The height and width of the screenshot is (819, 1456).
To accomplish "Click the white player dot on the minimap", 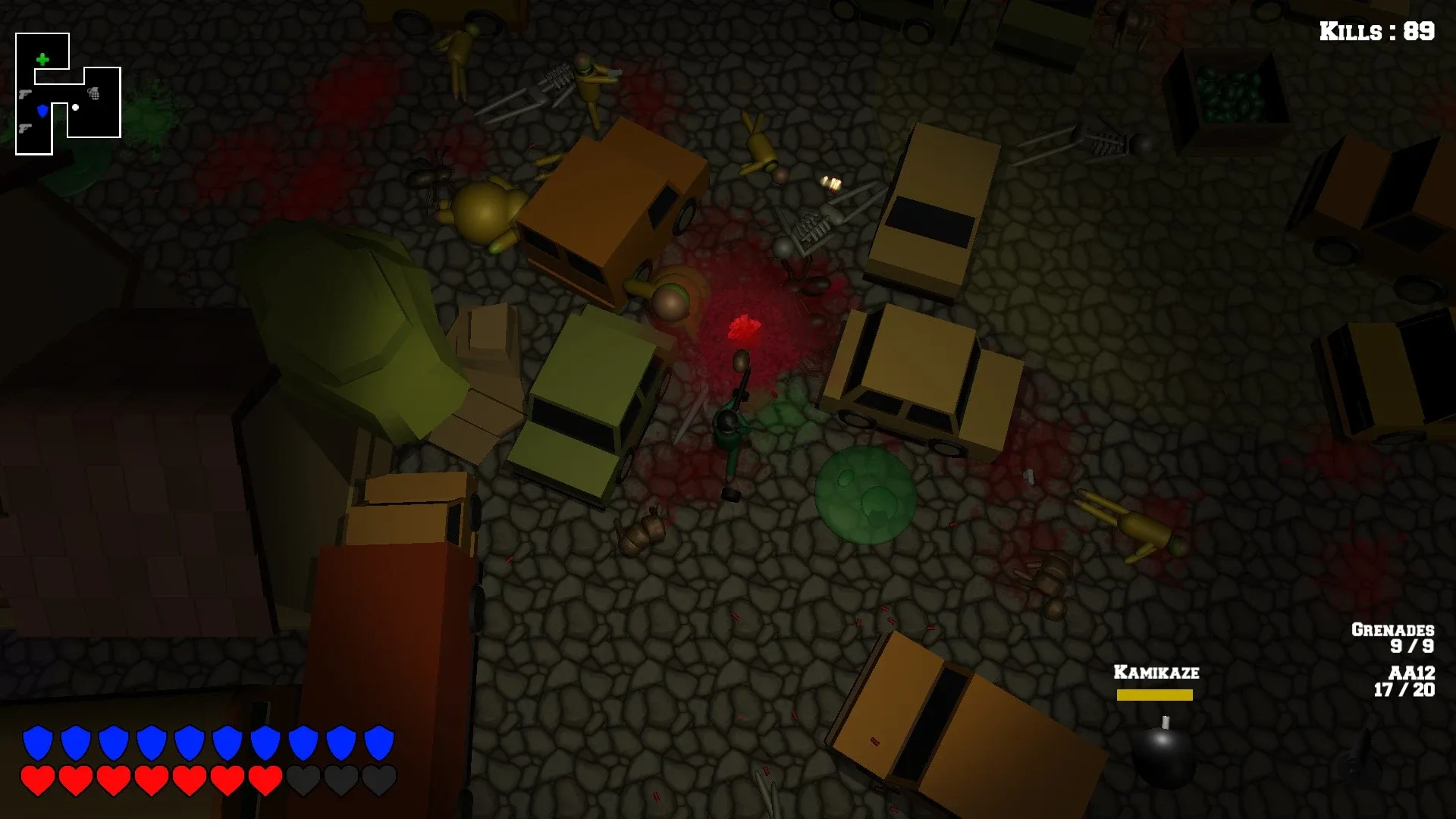I will click(75, 108).
